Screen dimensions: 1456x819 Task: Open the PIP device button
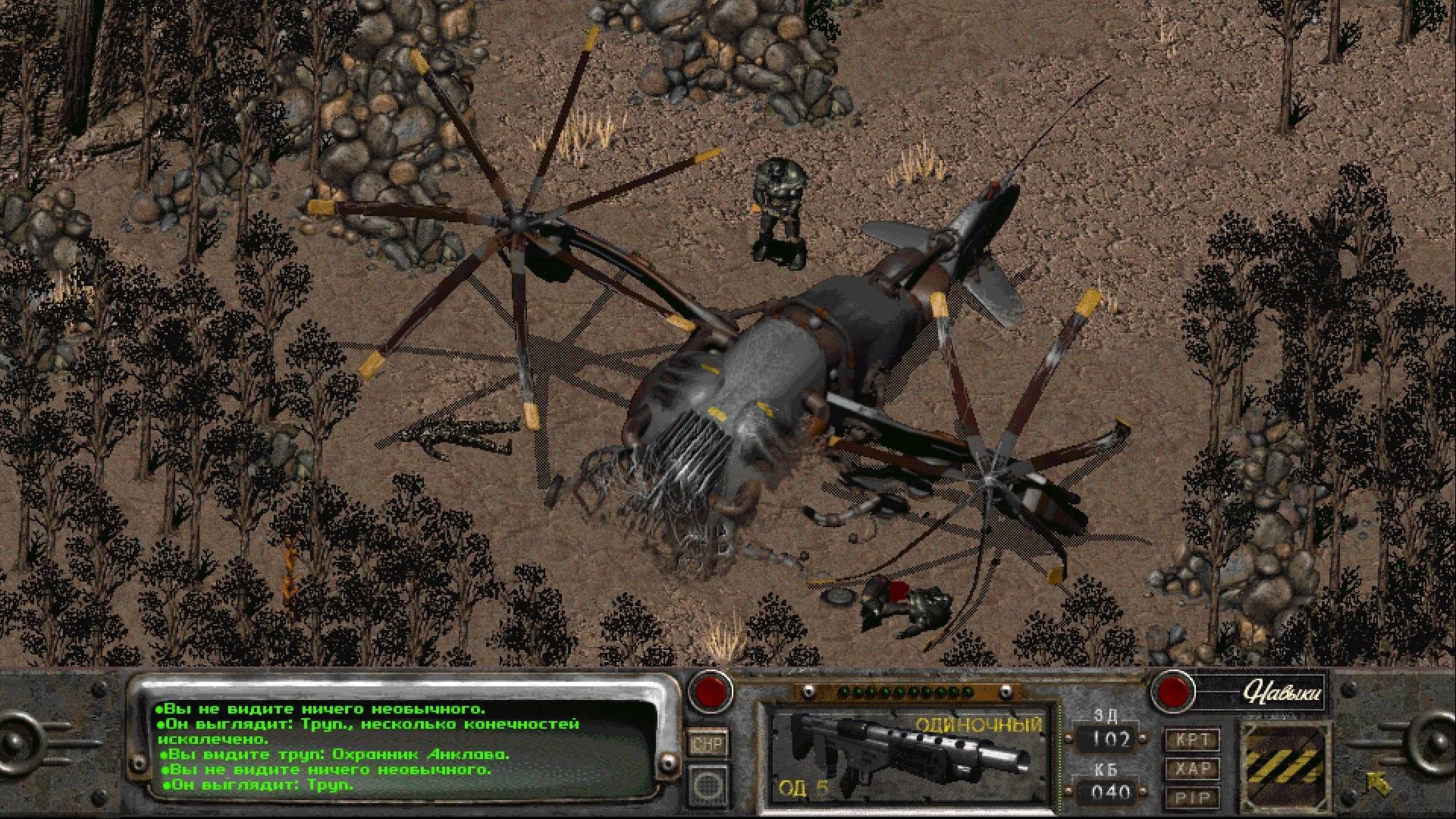pyautogui.click(x=1191, y=797)
